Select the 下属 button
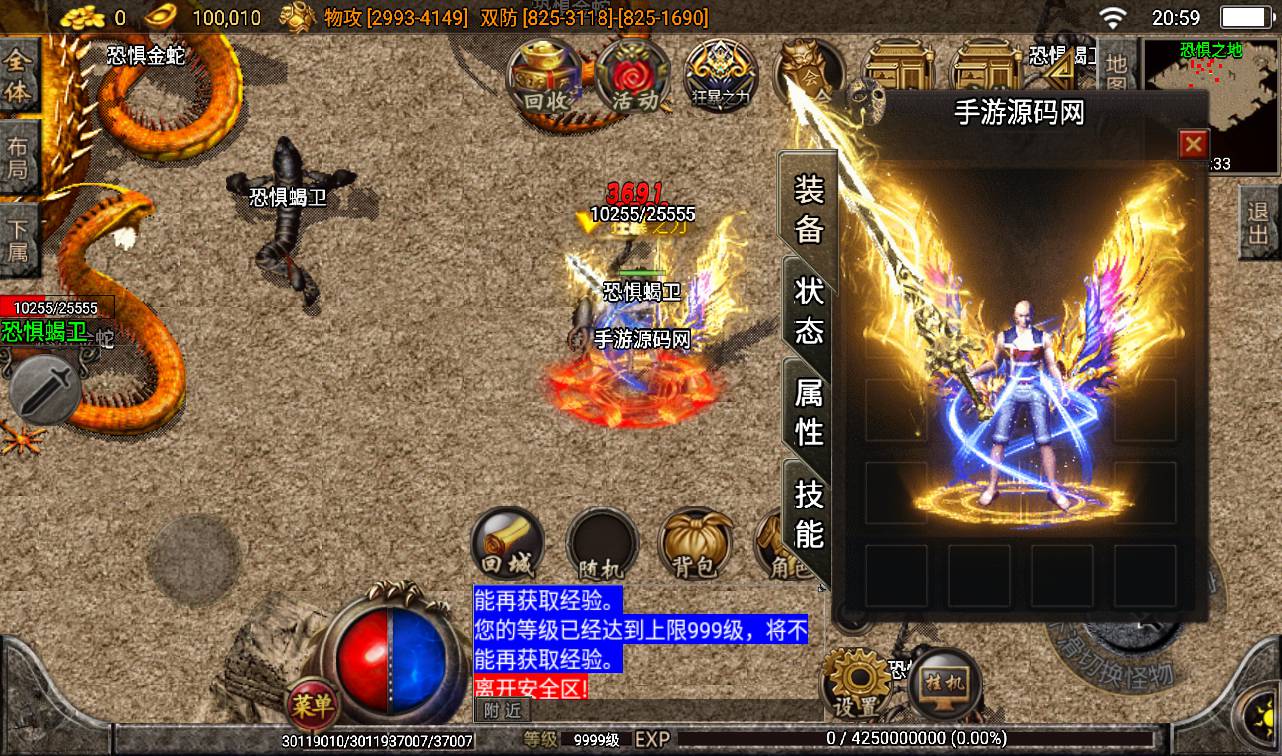Viewport: 1282px width, 756px height. click(x=19, y=238)
